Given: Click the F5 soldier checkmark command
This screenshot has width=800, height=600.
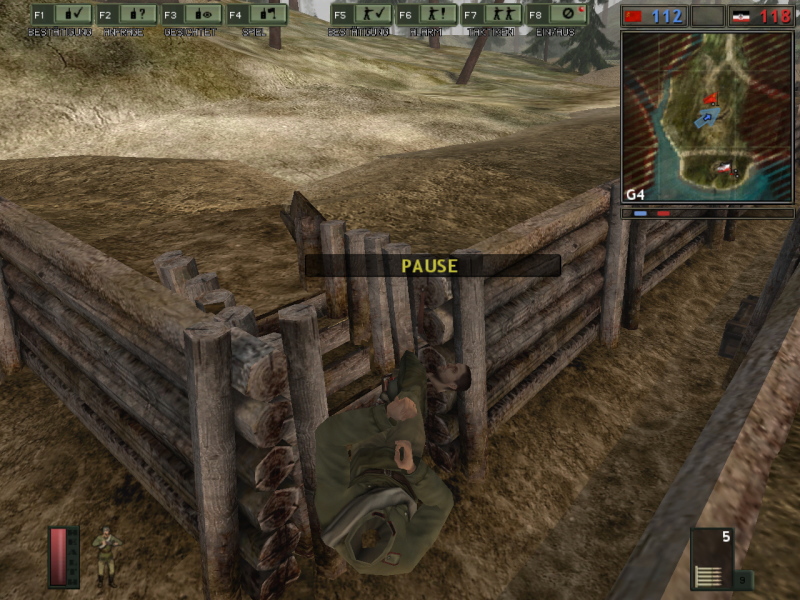Looking at the screenshot, I should (x=361, y=15).
